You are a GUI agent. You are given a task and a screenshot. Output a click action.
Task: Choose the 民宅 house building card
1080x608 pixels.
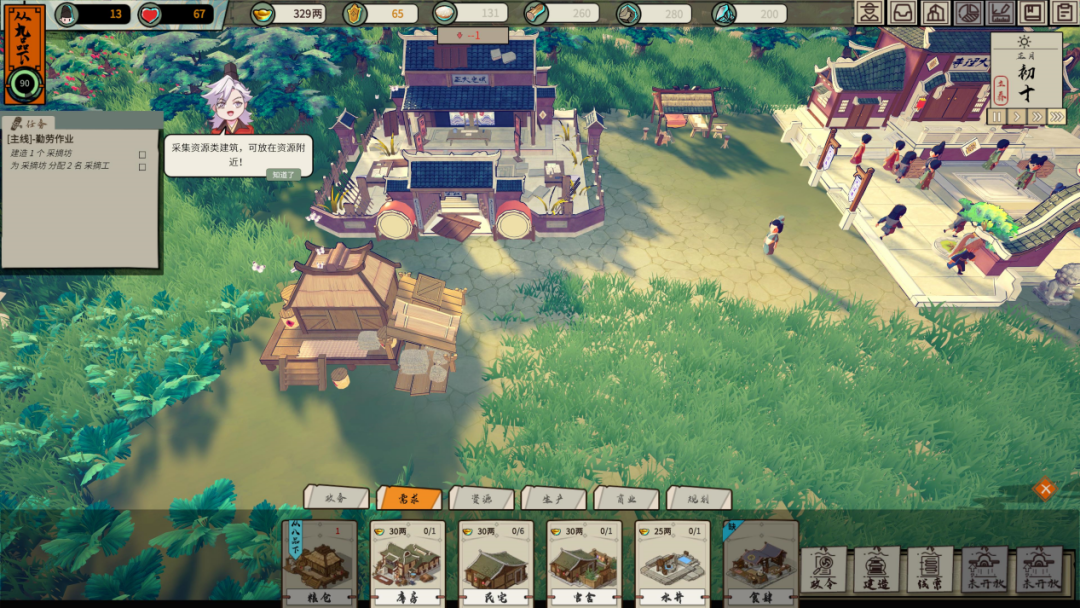(x=495, y=565)
